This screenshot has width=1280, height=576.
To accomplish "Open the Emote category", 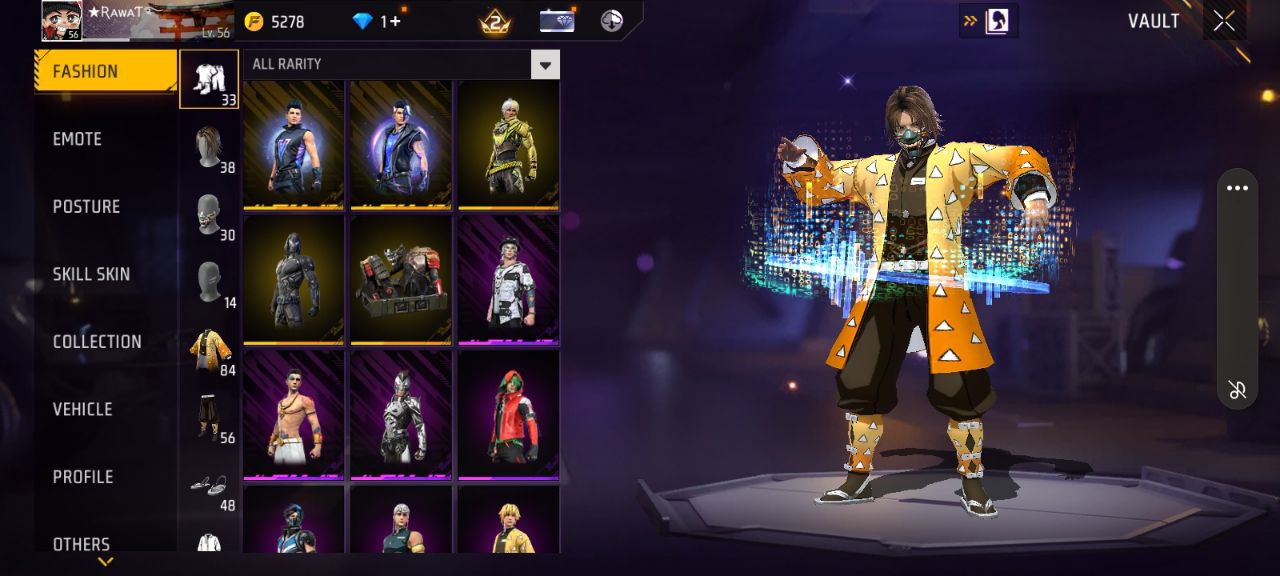I will pos(78,139).
